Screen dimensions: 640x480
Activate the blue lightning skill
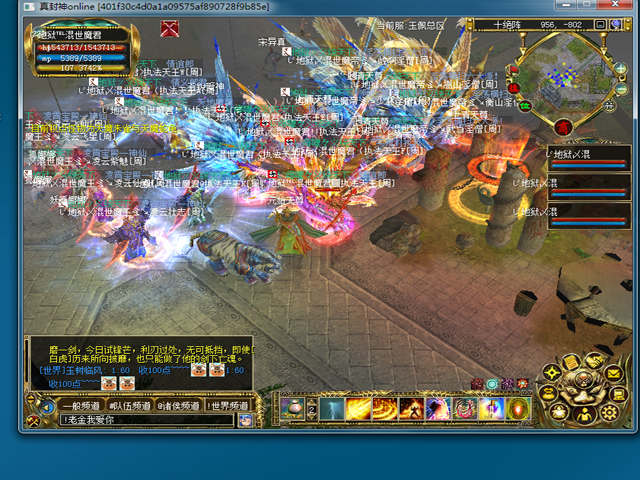[332, 409]
